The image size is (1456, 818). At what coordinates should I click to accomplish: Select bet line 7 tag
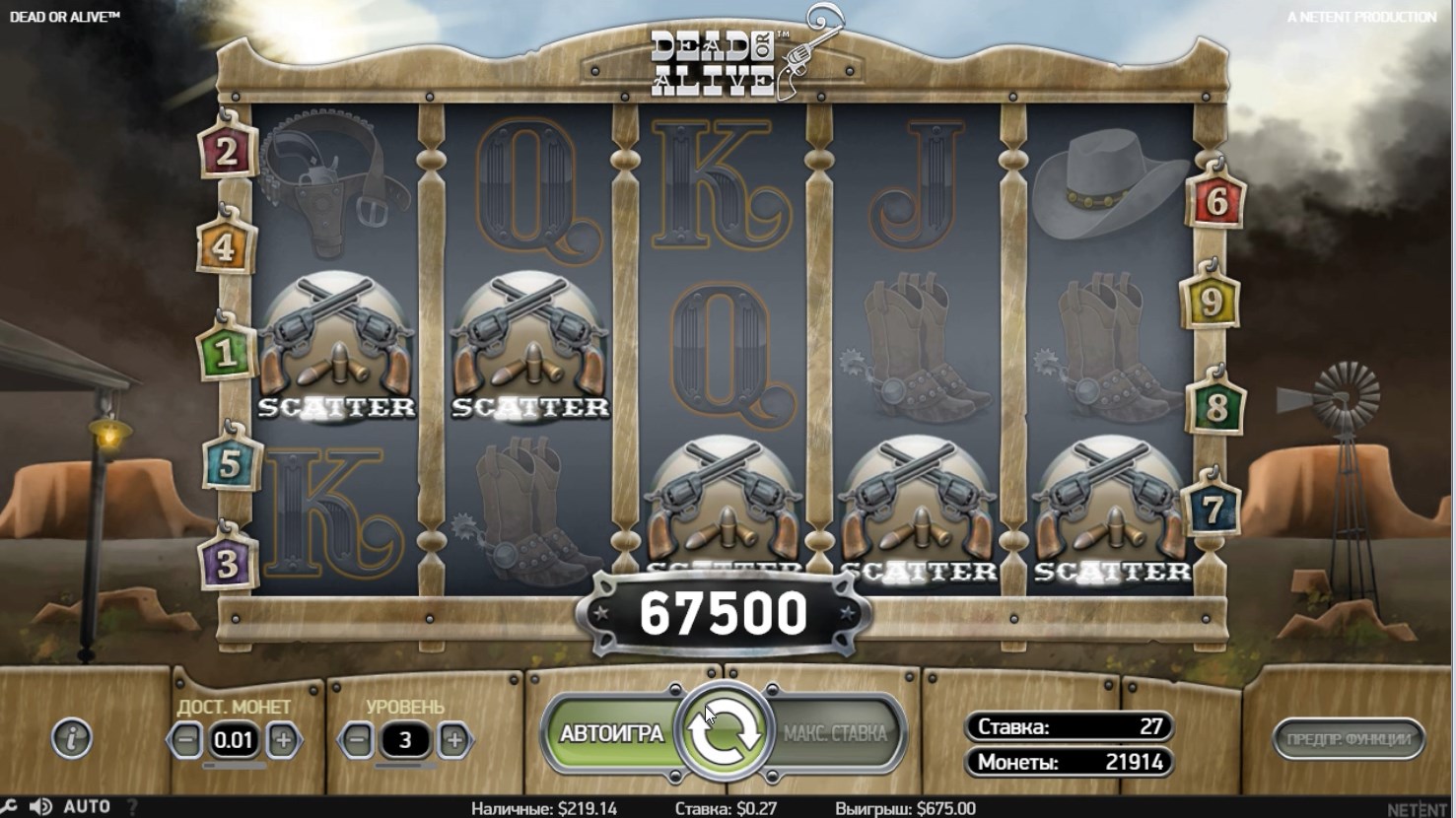point(1213,509)
